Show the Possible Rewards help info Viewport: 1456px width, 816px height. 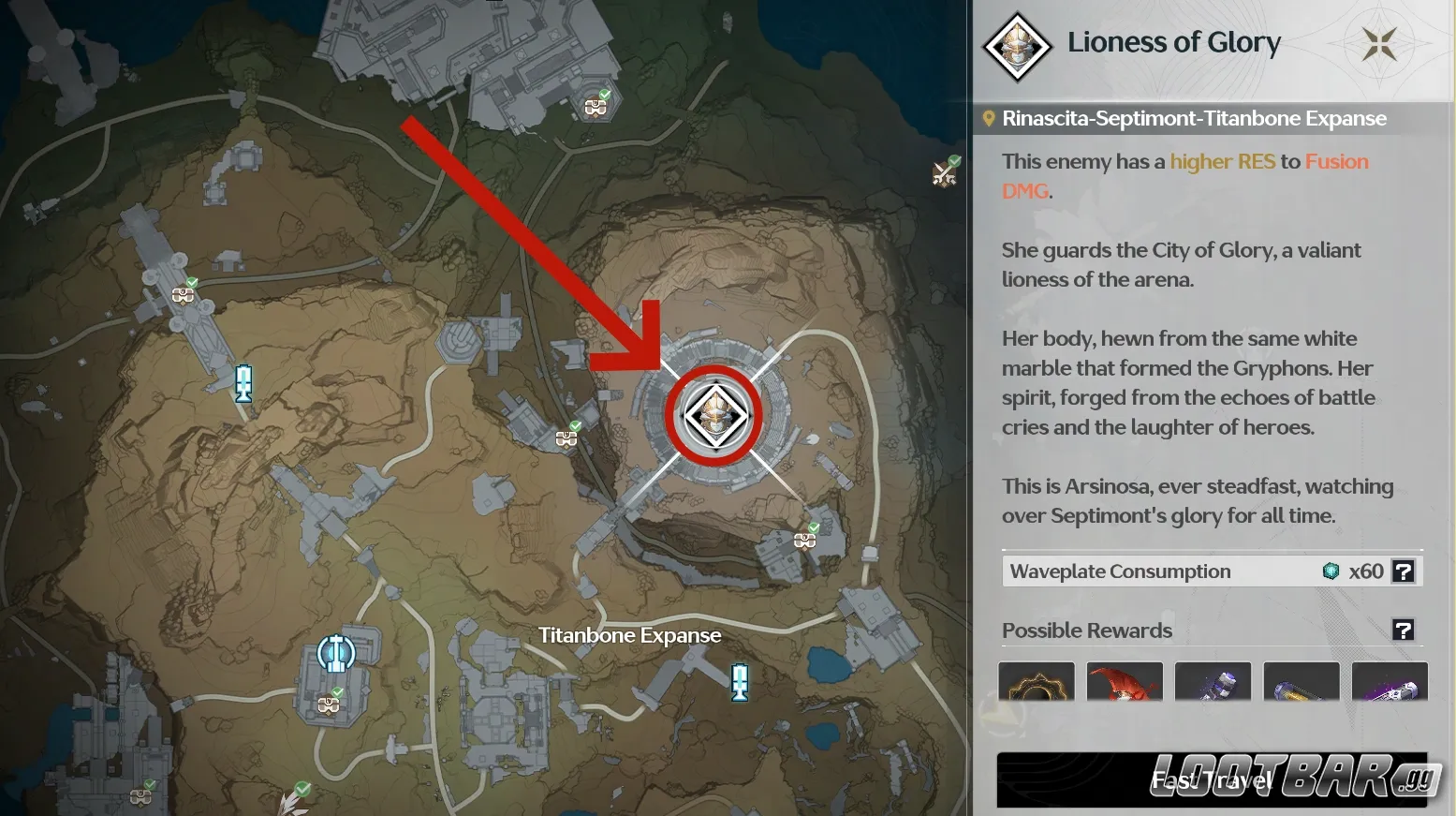click(x=1403, y=631)
